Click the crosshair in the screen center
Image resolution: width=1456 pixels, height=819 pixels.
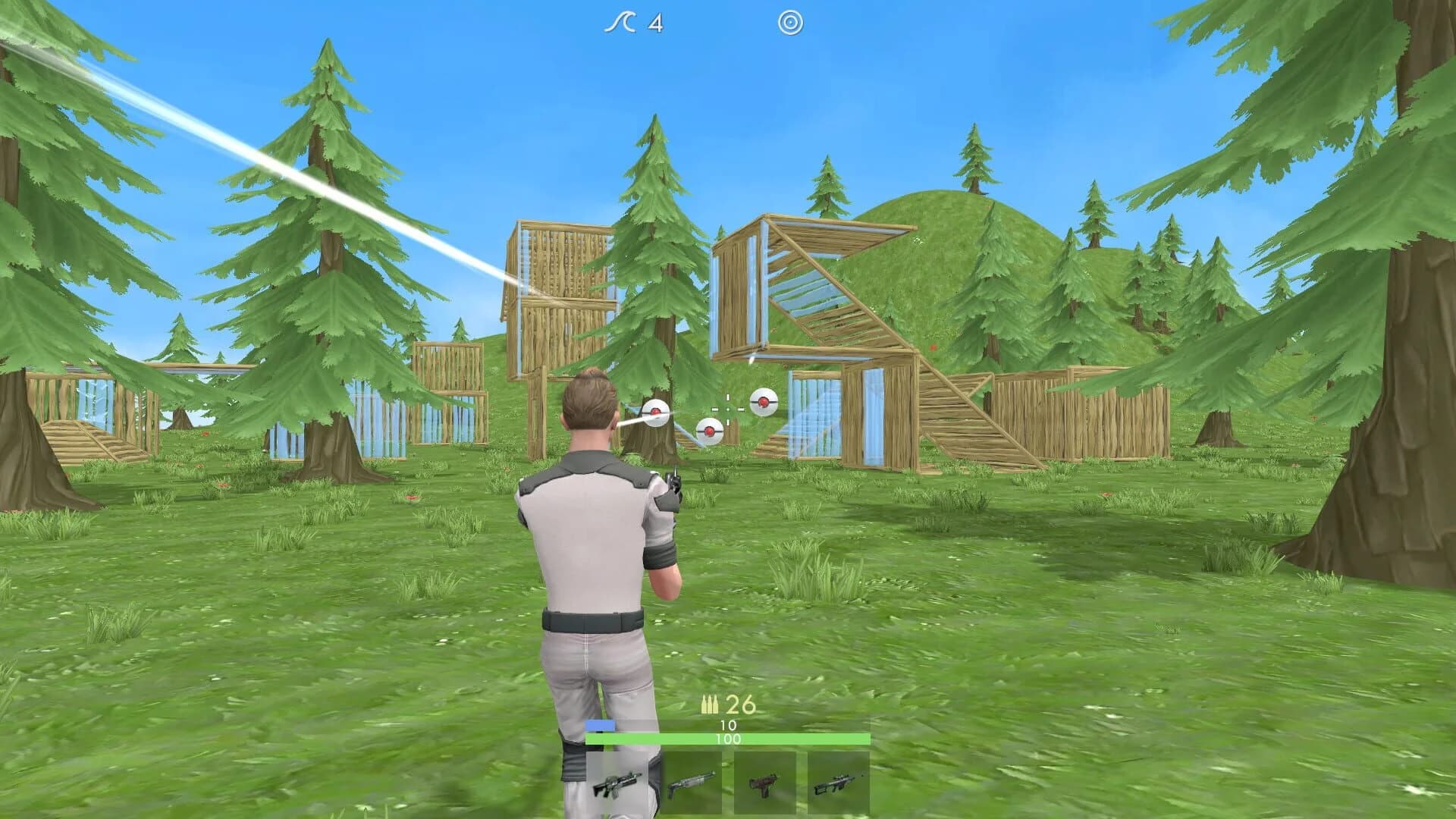[x=728, y=409]
